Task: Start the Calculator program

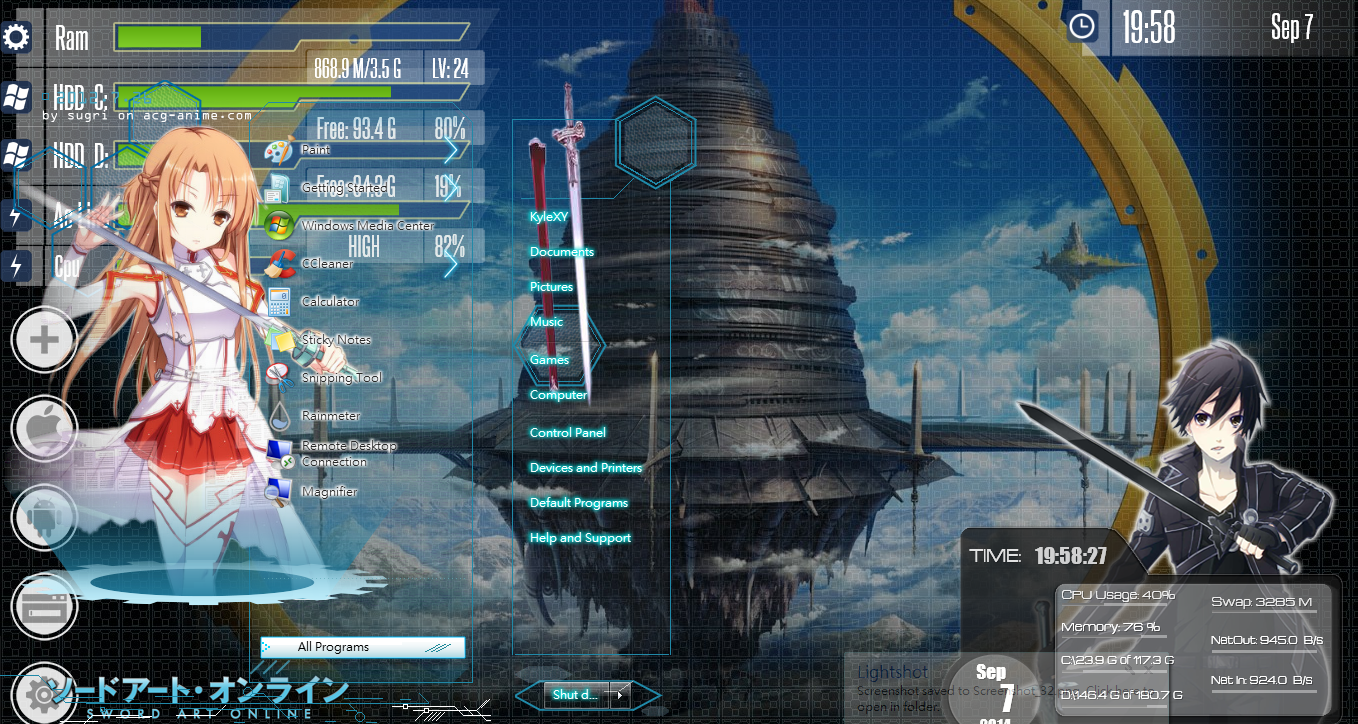Action: coord(329,302)
